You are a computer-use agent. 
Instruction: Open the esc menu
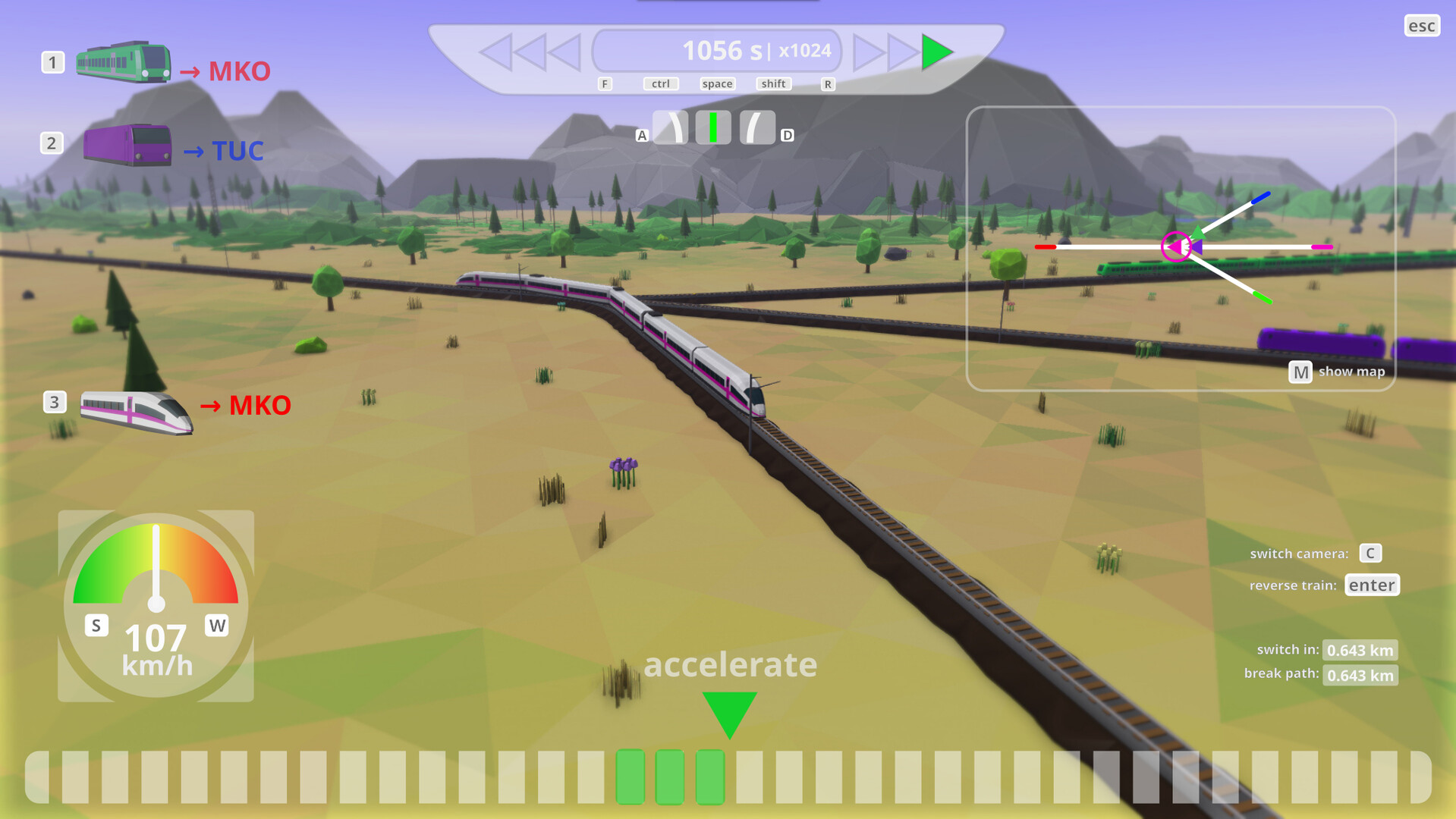point(1421,25)
